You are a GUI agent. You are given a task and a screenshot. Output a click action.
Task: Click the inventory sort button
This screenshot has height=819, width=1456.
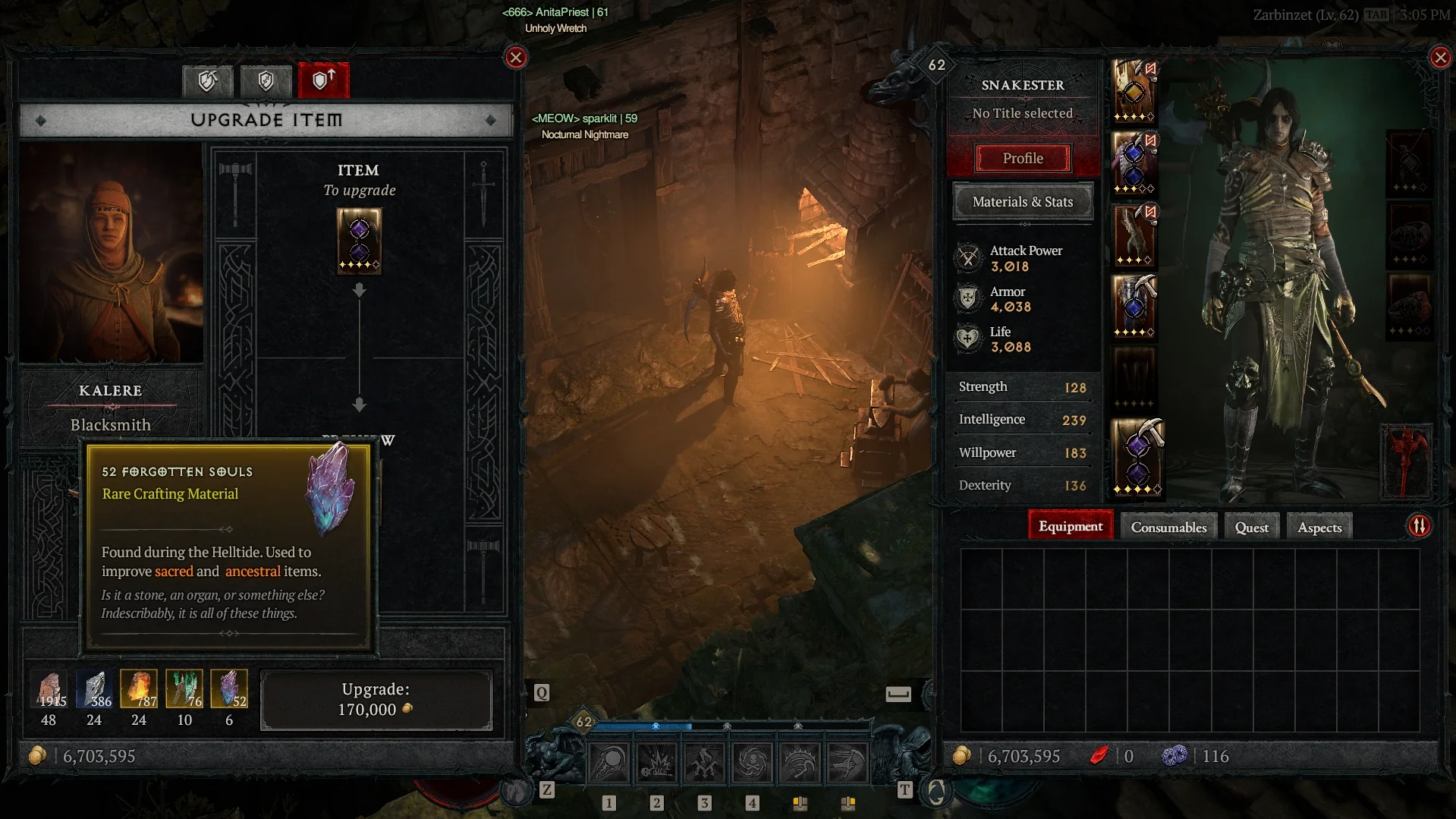(1419, 526)
